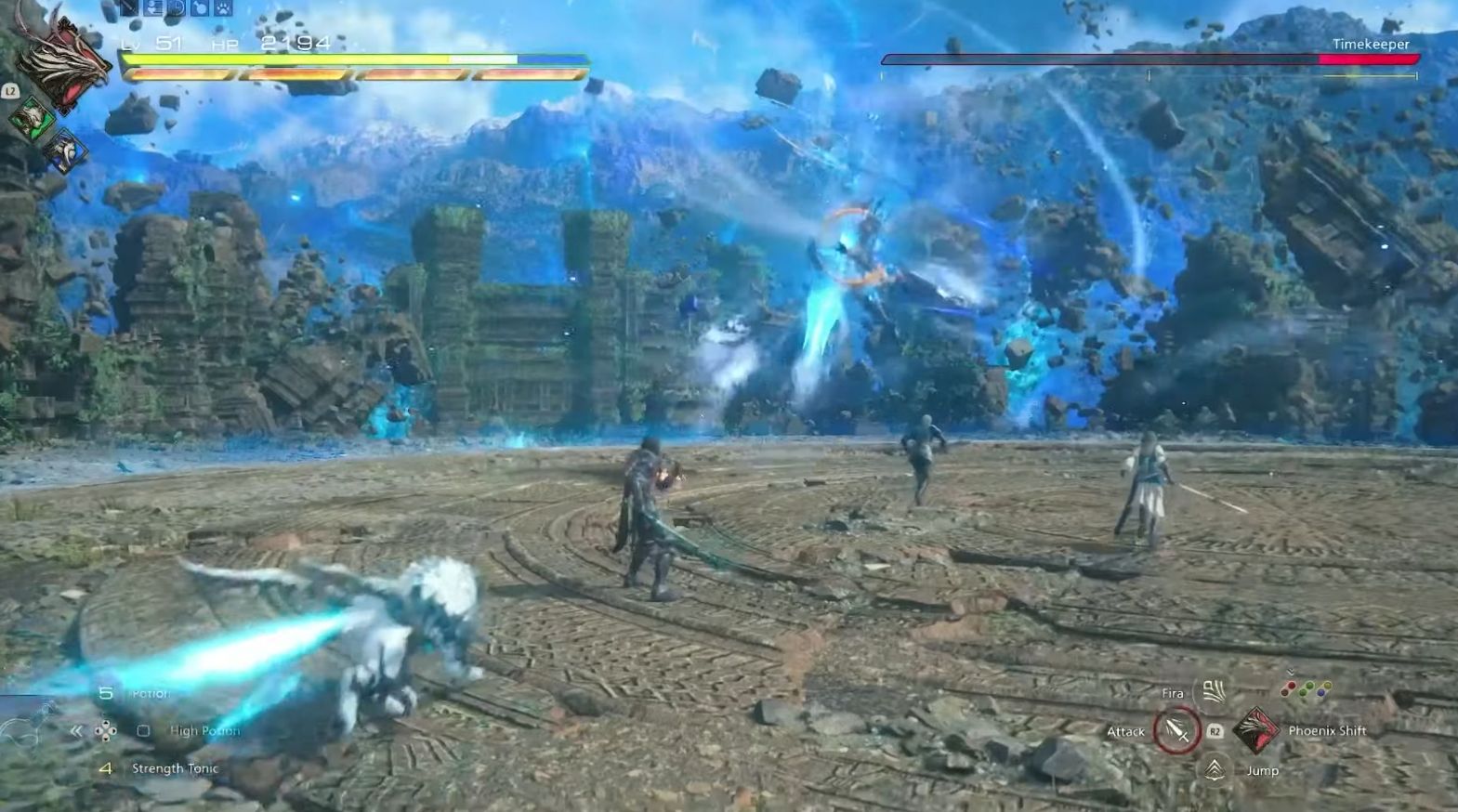1458x812 pixels.
Task: Activate the Phoenix Shift eikon icon
Action: [1256, 730]
